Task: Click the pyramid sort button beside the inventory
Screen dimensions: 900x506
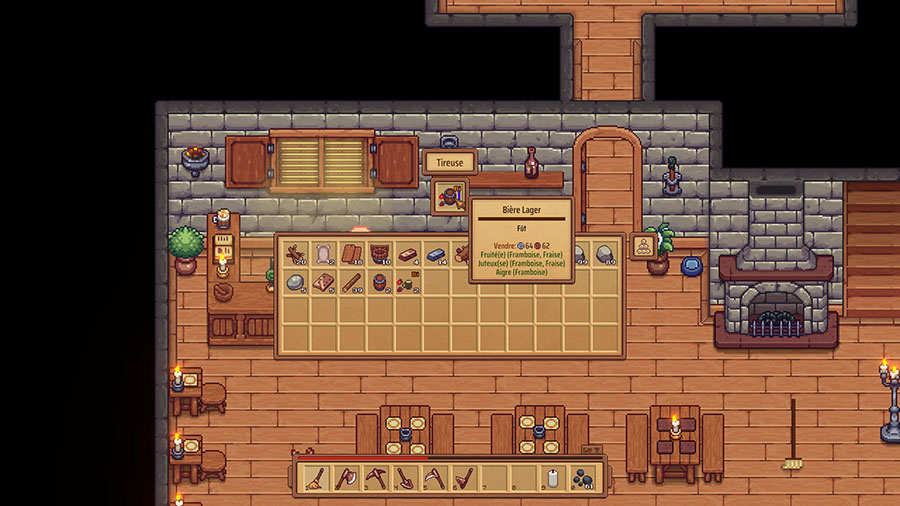Action: pyautogui.click(x=643, y=247)
